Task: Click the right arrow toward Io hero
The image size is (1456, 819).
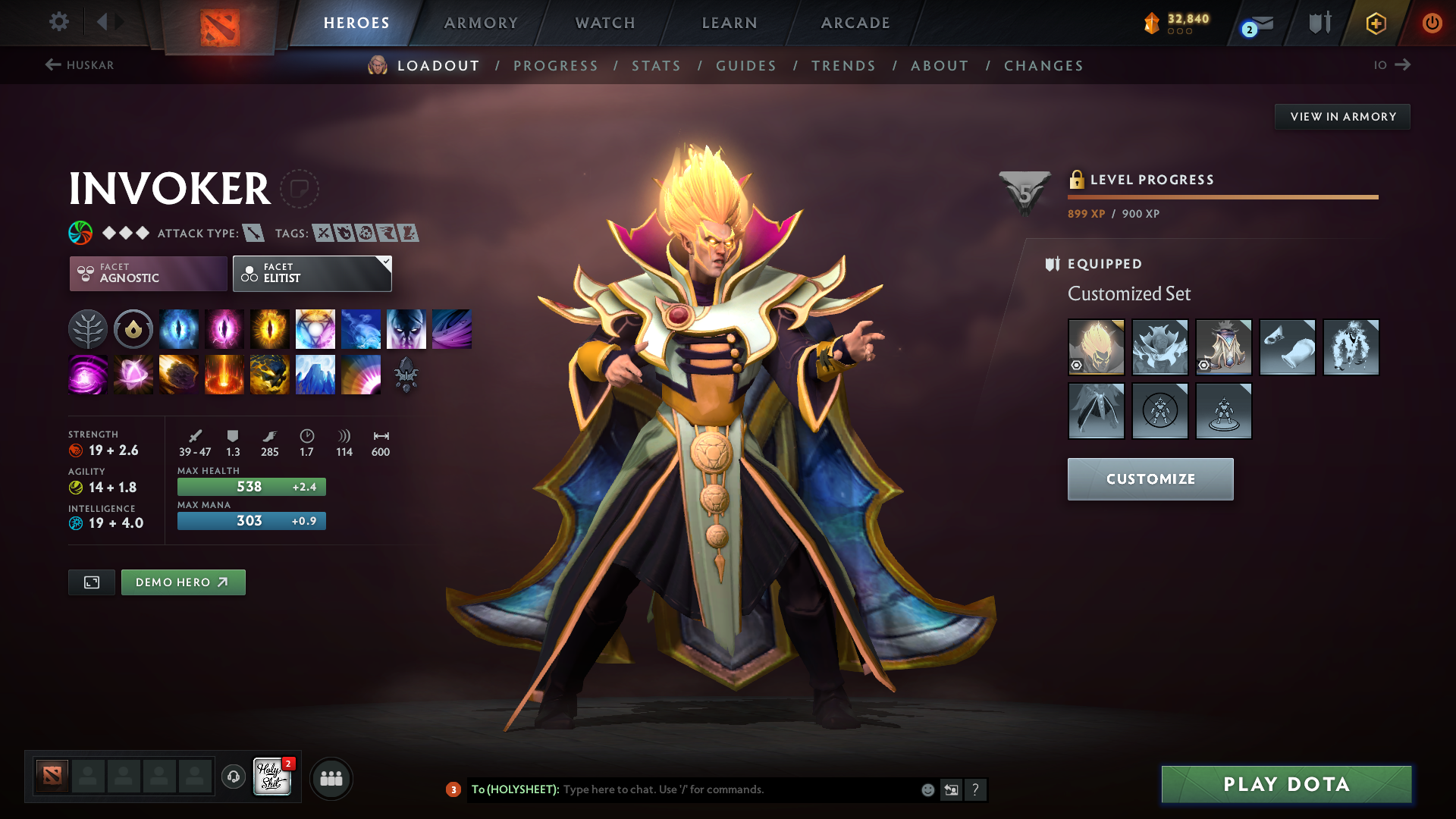Action: 1403,64
